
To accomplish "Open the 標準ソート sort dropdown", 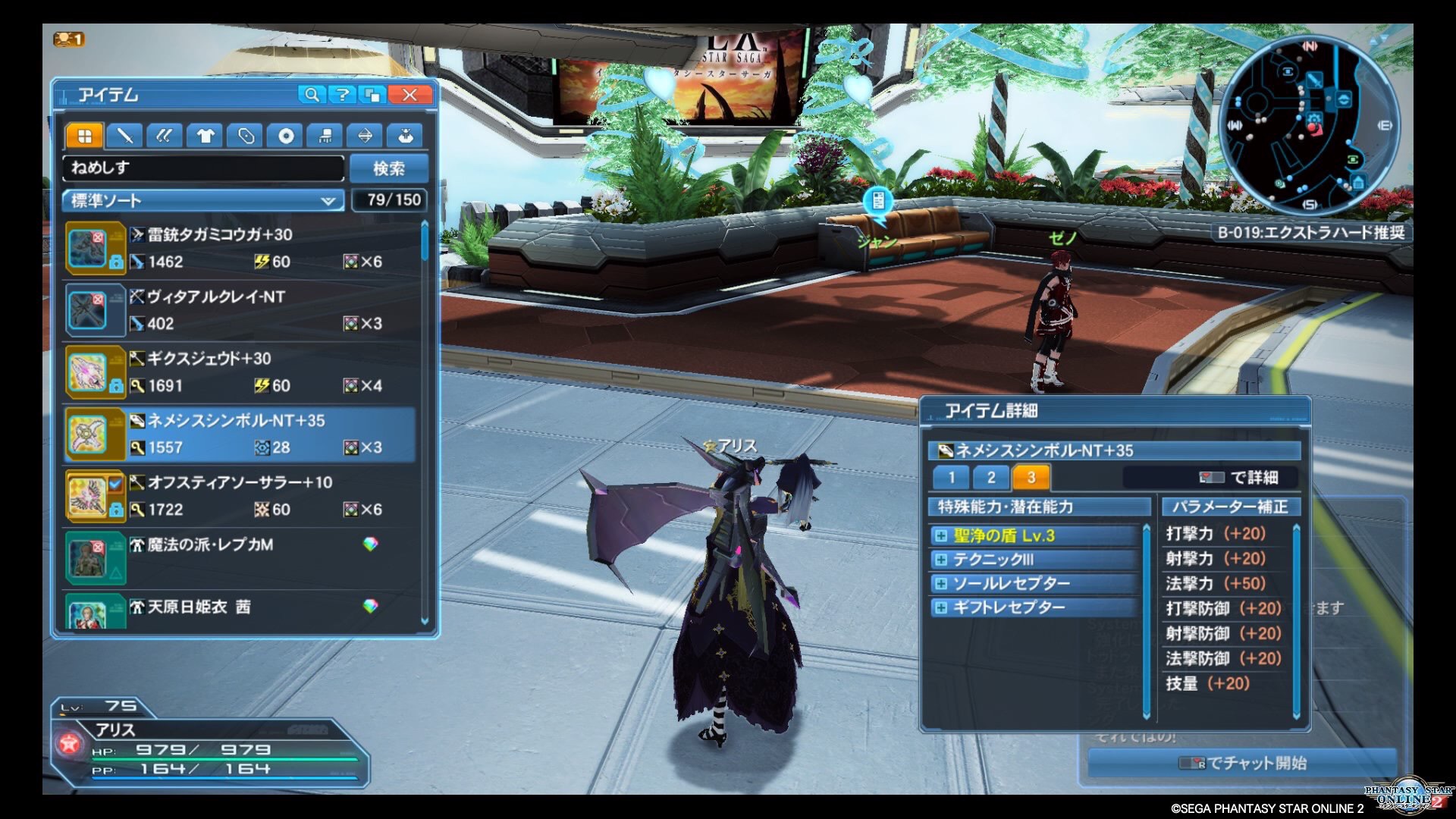I will point(202,200).
